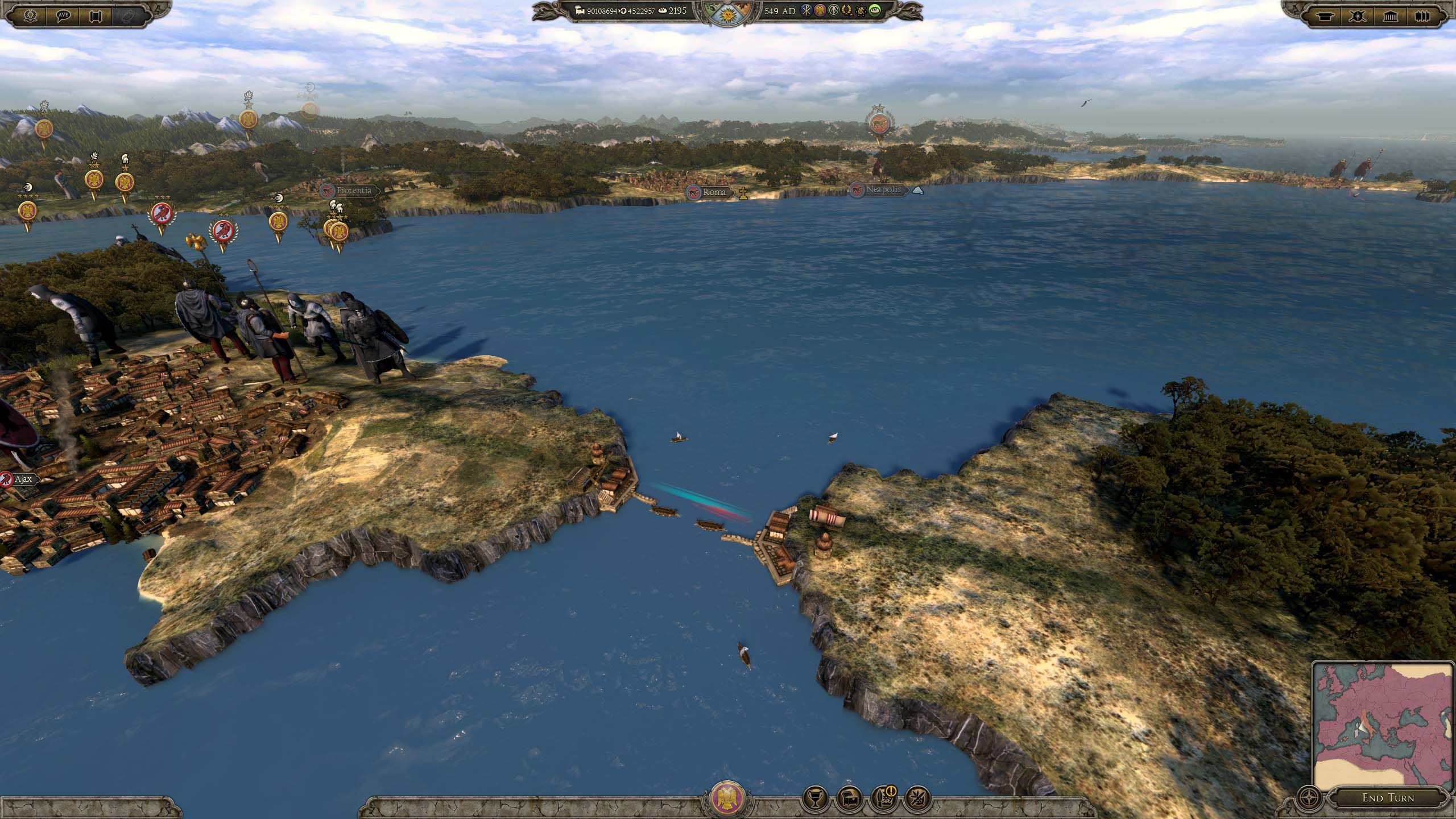Select the Neapolis settlement label
Image resolution: width=1456 pixels, height=819 pixels.
pyautogui.click(x=883, y=189)
